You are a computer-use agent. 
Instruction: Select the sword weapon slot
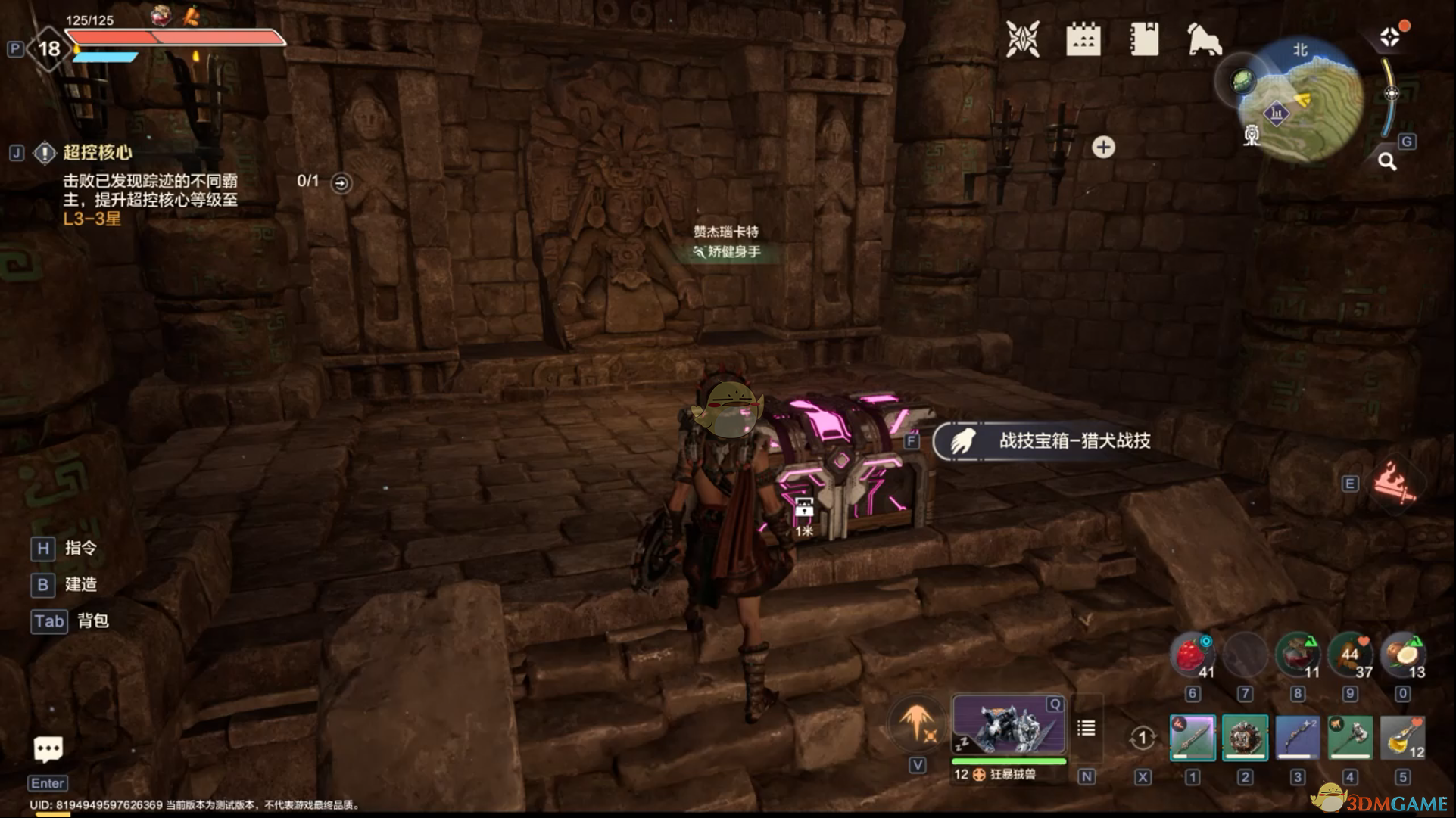pos(1193,737)
